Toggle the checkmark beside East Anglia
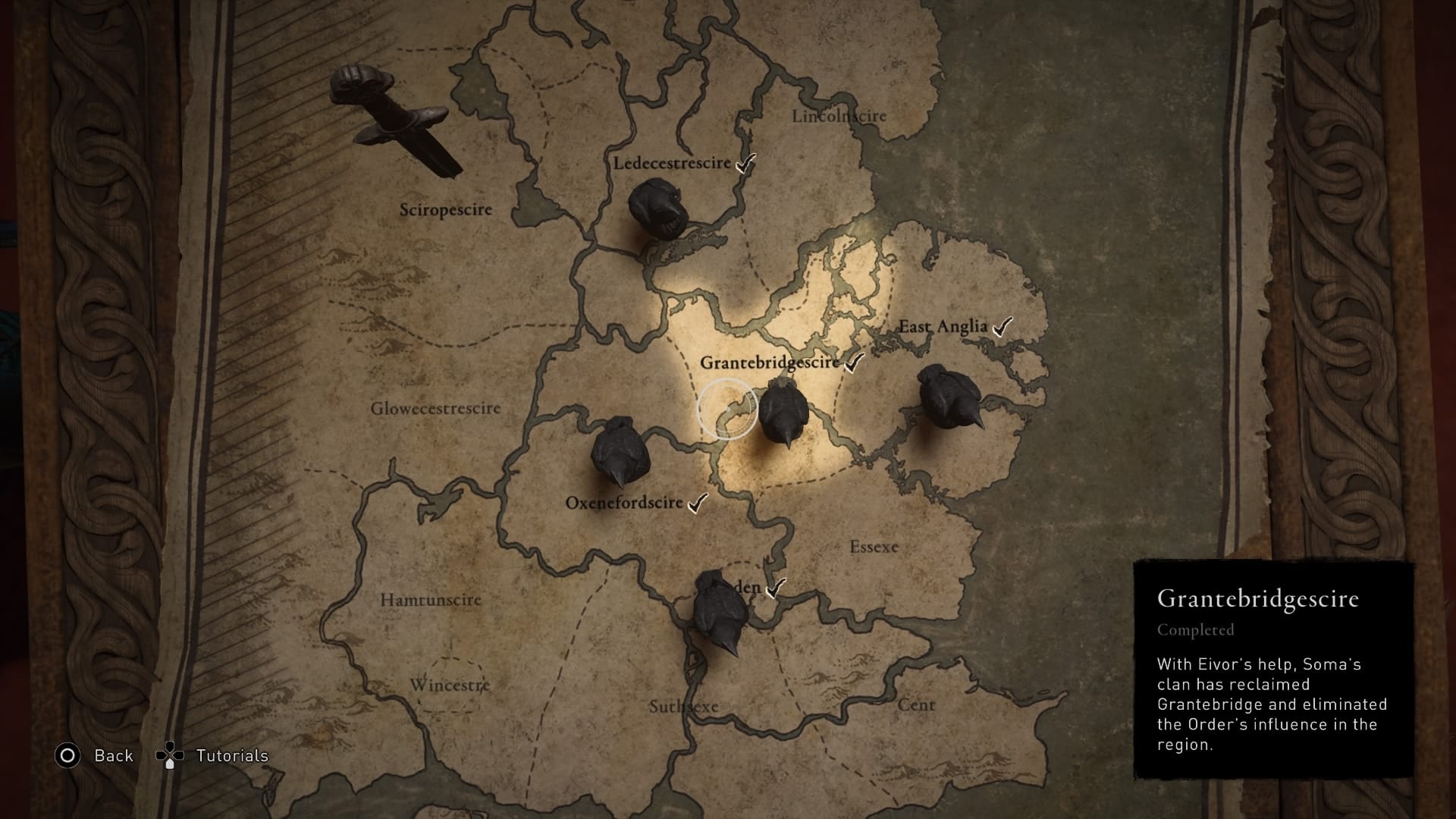This screenshot has width=1456, height=819. 1003,326
